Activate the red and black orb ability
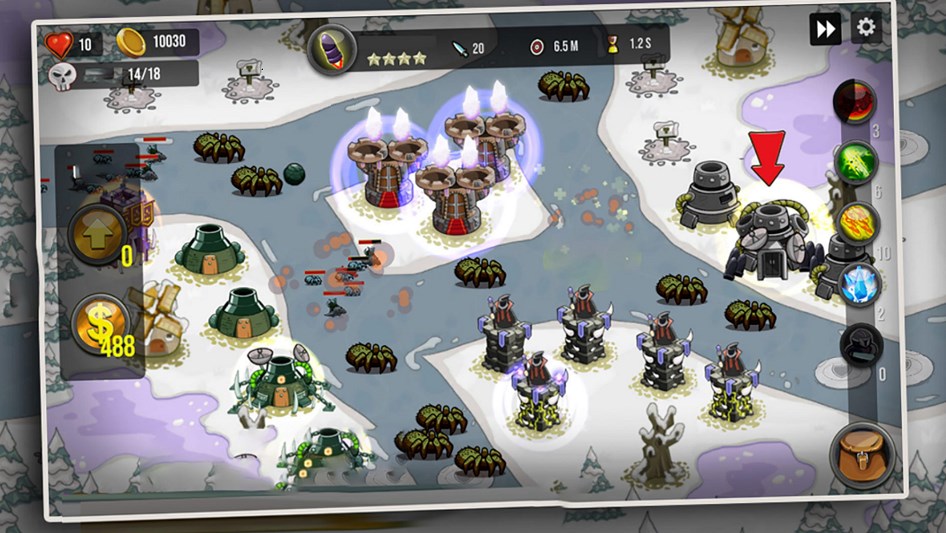This screenshot has width=946, height=533. click(x=855, y=102)
